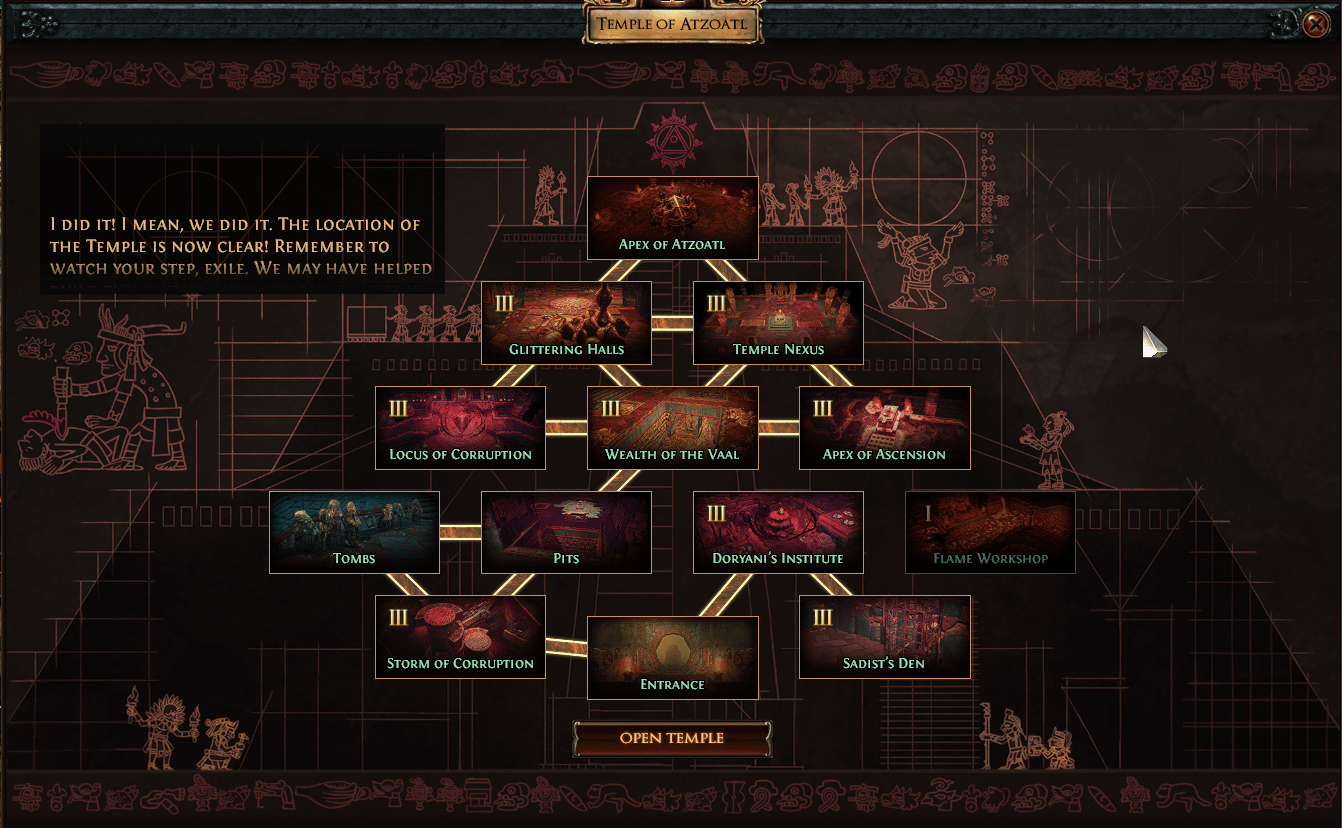Select the Sadist's Den room
This screenshot has height=828, width=1342.
click(x=884, y=637)
